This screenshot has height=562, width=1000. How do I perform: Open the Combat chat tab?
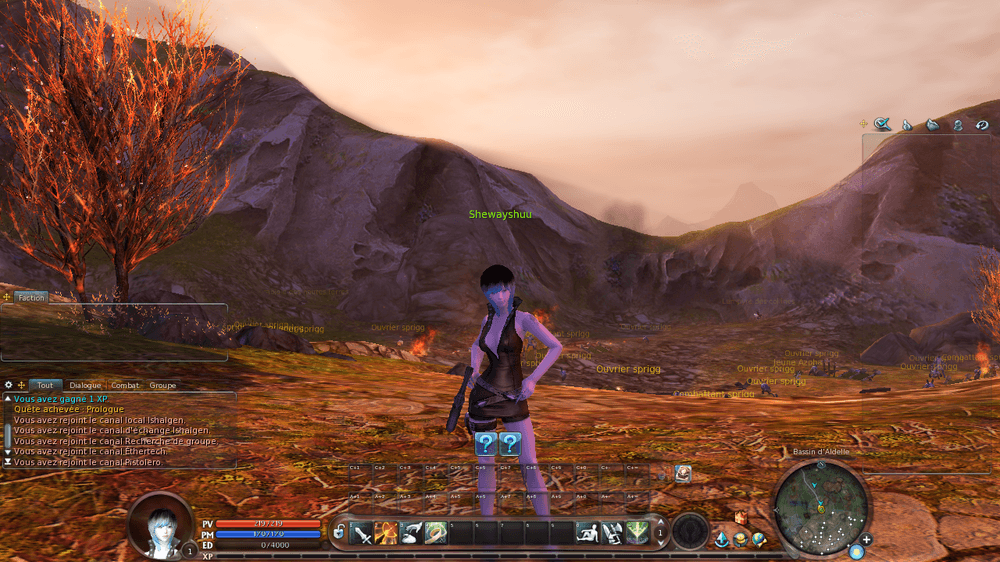(125, 385)
